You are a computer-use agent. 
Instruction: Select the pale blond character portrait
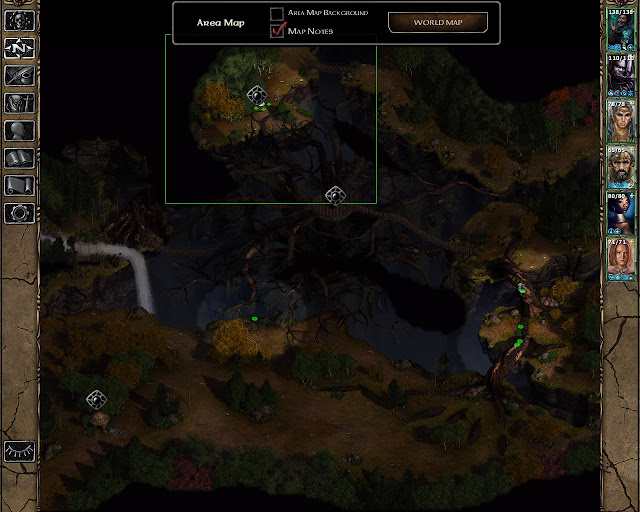tap(620, 122)
